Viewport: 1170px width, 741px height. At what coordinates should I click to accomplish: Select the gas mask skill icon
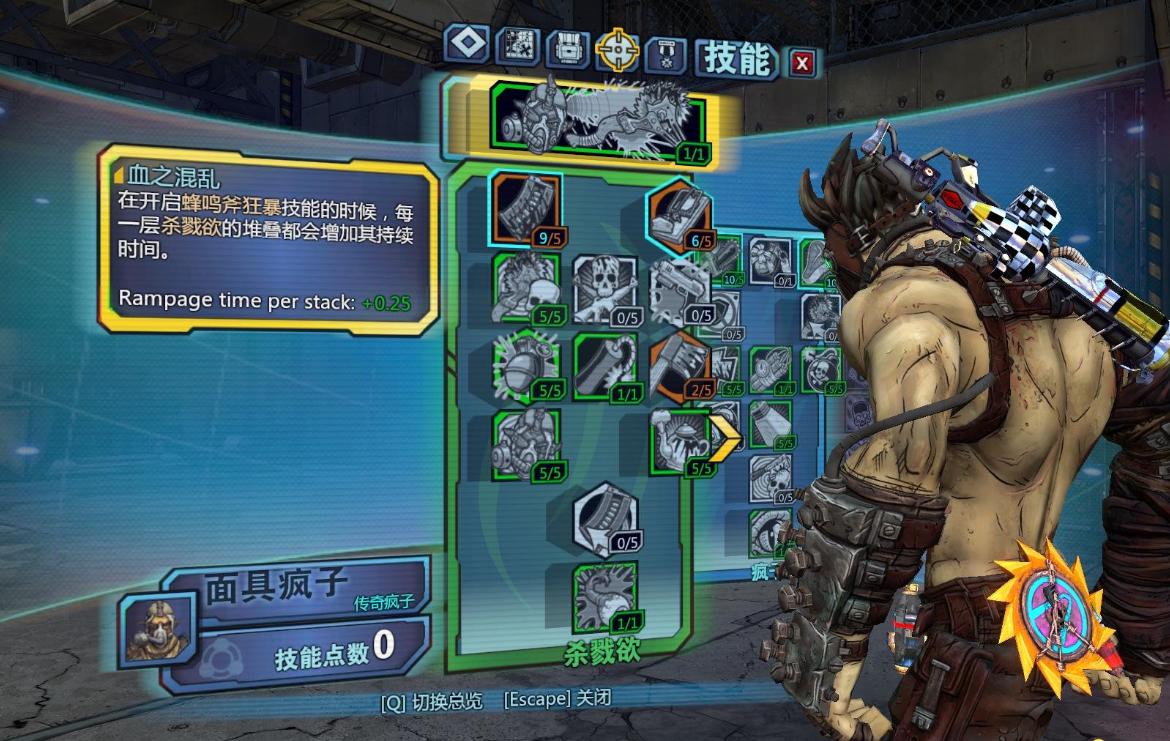point(526,441)
